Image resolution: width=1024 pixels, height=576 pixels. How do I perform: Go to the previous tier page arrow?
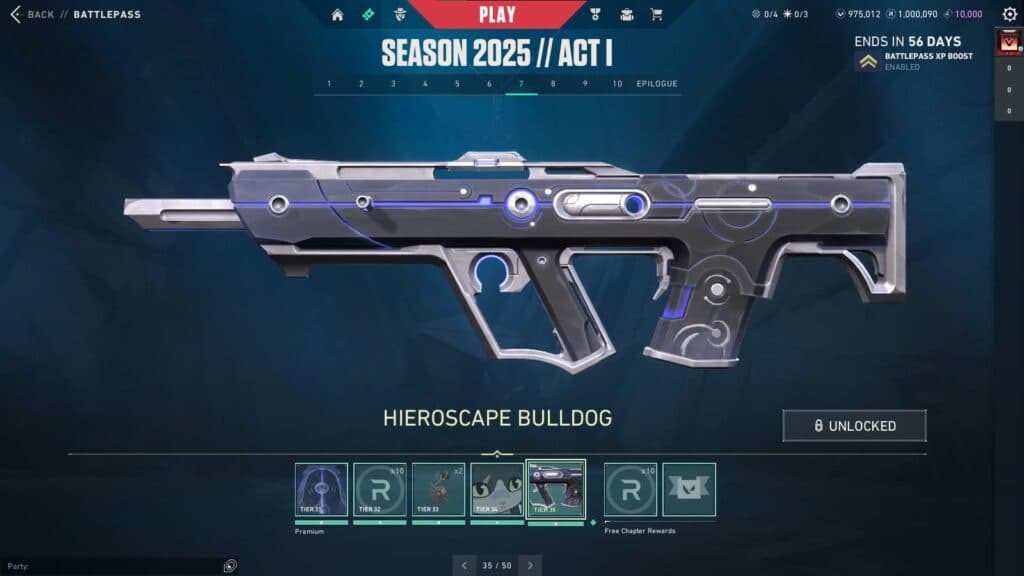[x=463, y=565]
